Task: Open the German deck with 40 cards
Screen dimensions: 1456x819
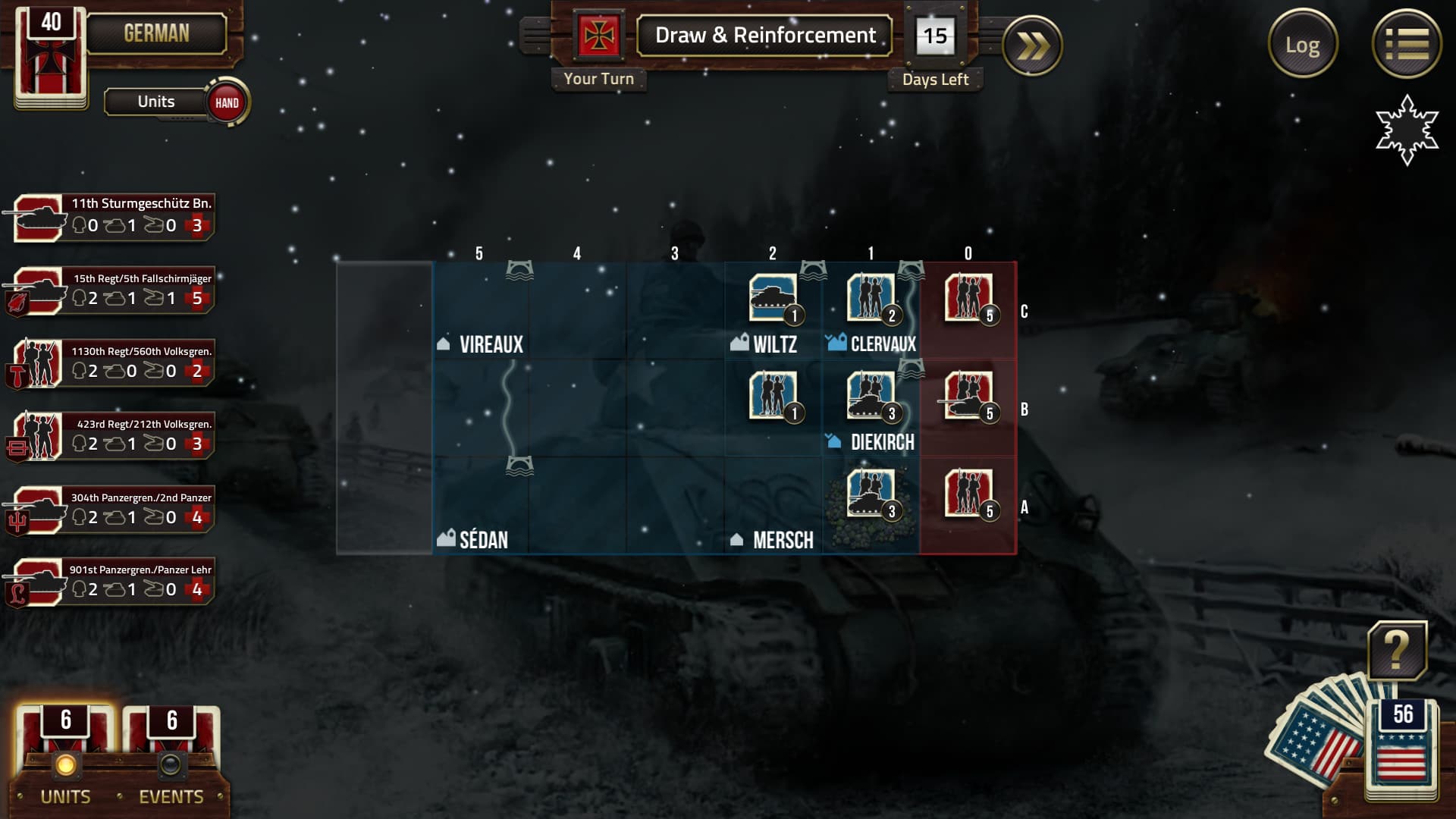Action: pos(51,57)
